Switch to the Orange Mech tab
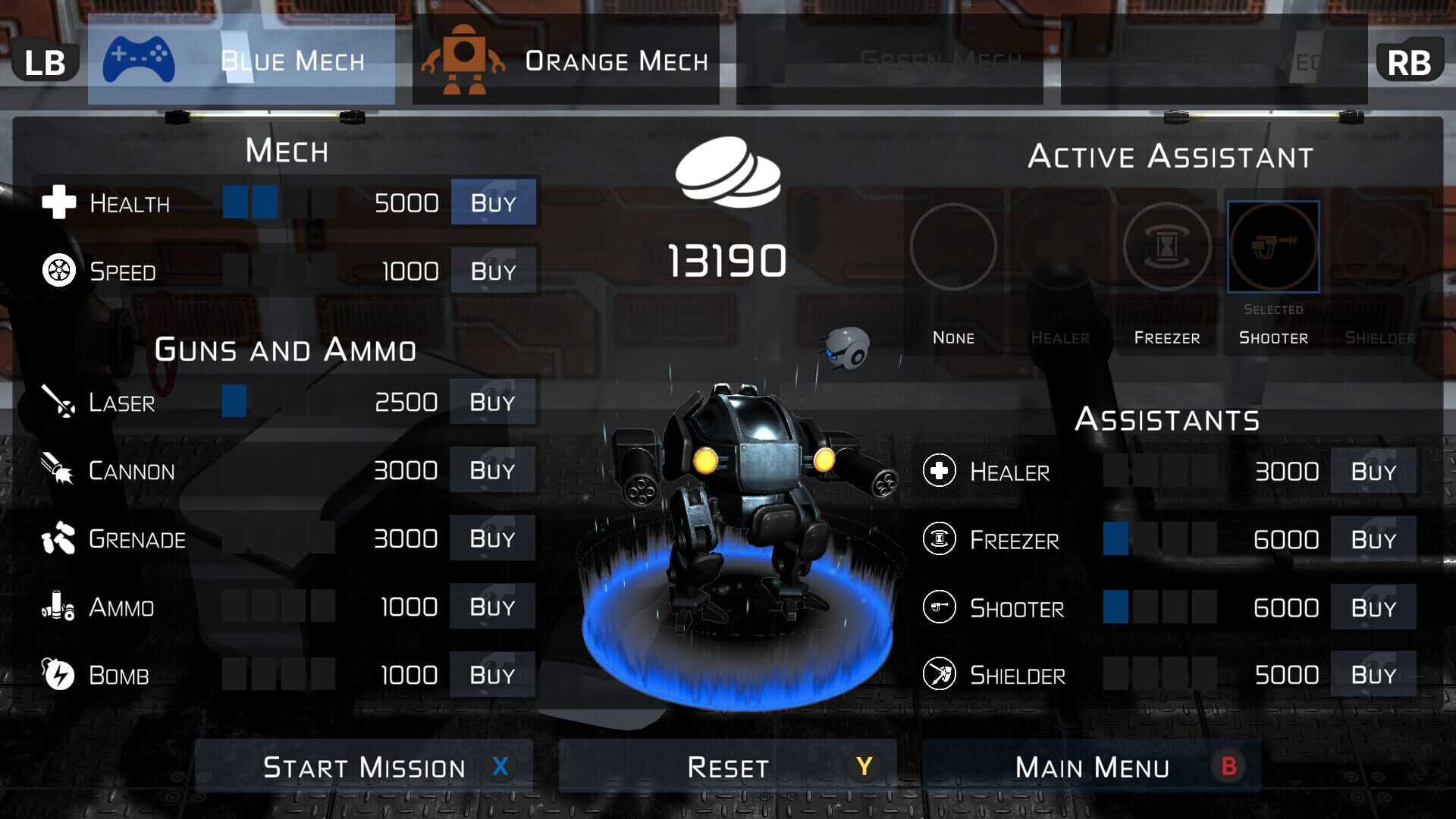Viewport: 1456px width, 819px height. [x=565, y=61]
